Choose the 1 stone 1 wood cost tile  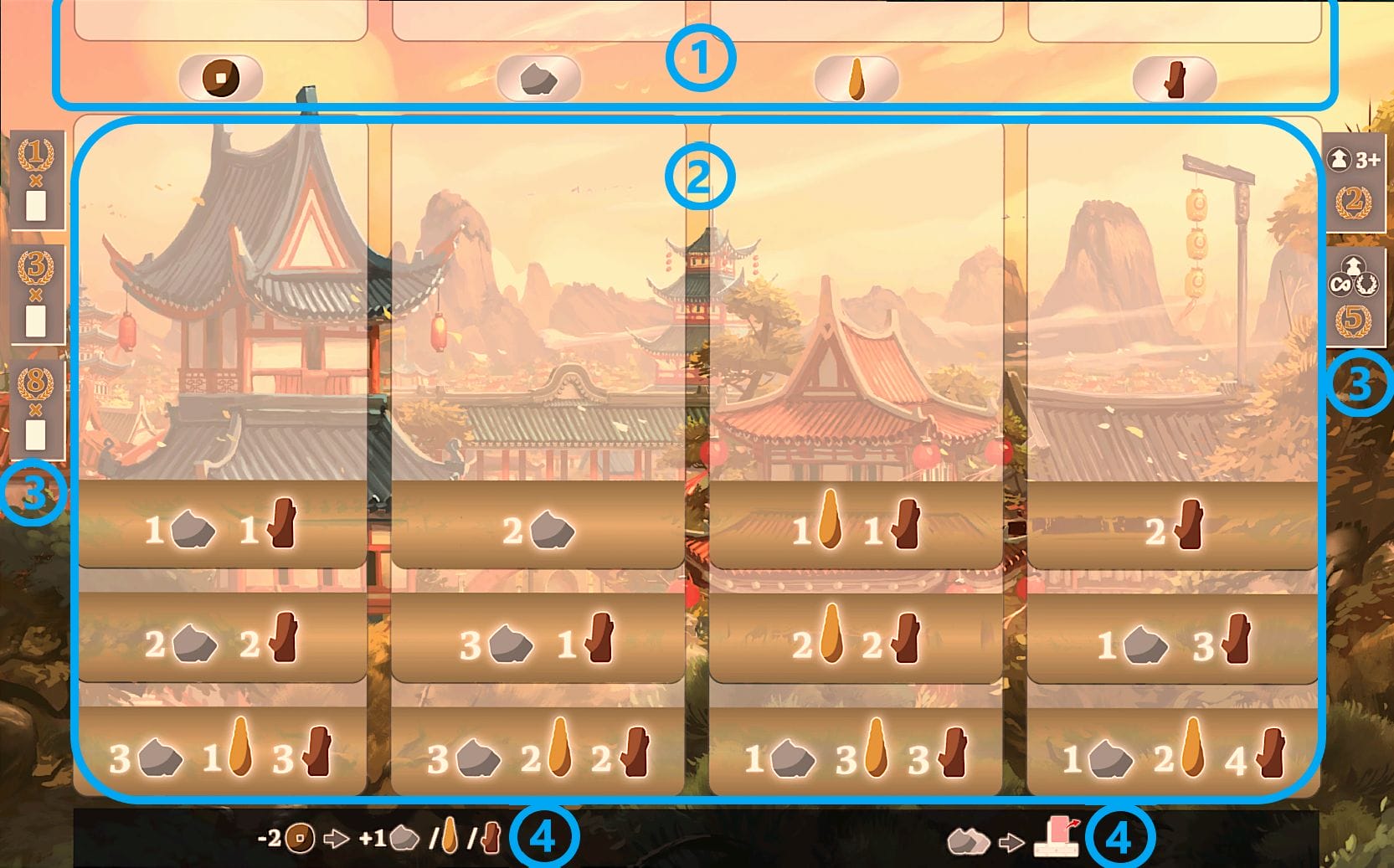click(222, 527)
